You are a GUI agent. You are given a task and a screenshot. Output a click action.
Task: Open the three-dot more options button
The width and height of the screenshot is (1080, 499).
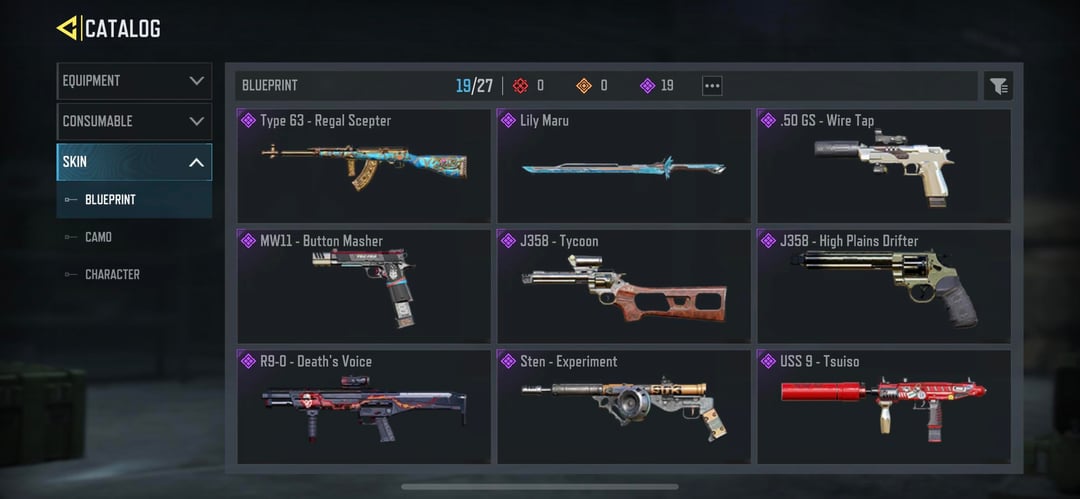coord(712,86)
